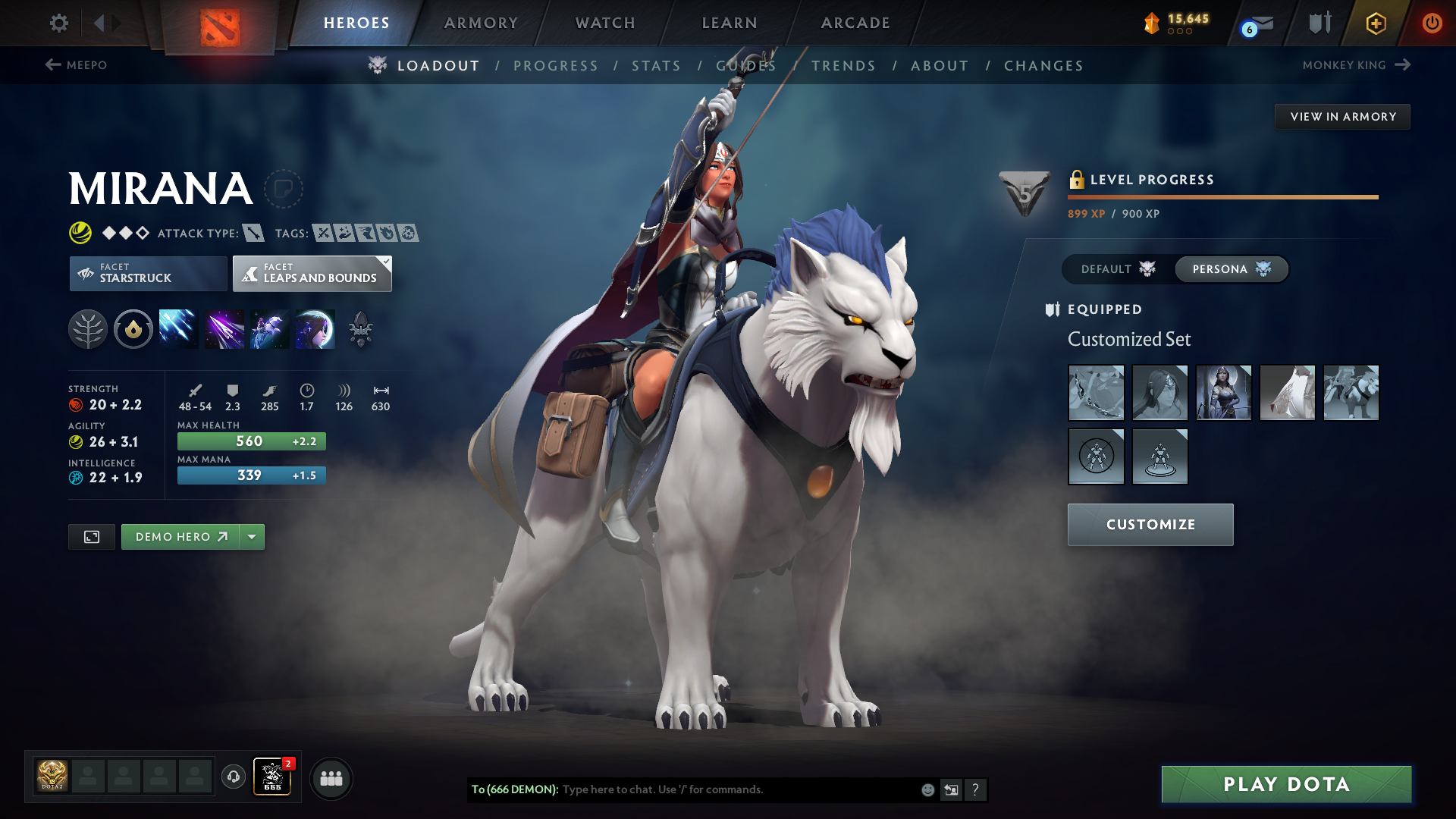Viewport: 1456px width, 819px height.
Task: Open the Arcade tab
Action: (855, 23)
